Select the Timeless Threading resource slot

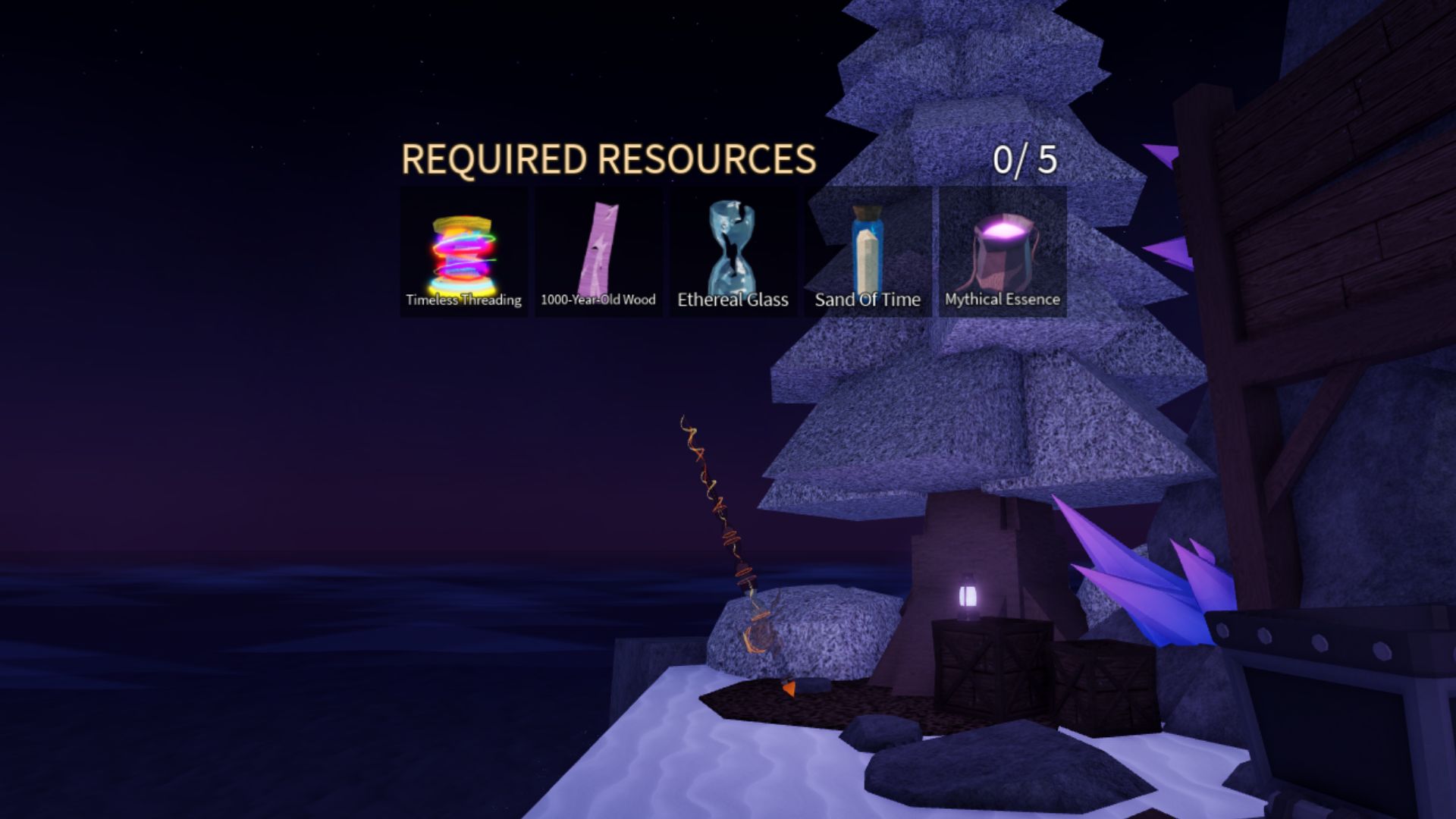tap(463, 252)
